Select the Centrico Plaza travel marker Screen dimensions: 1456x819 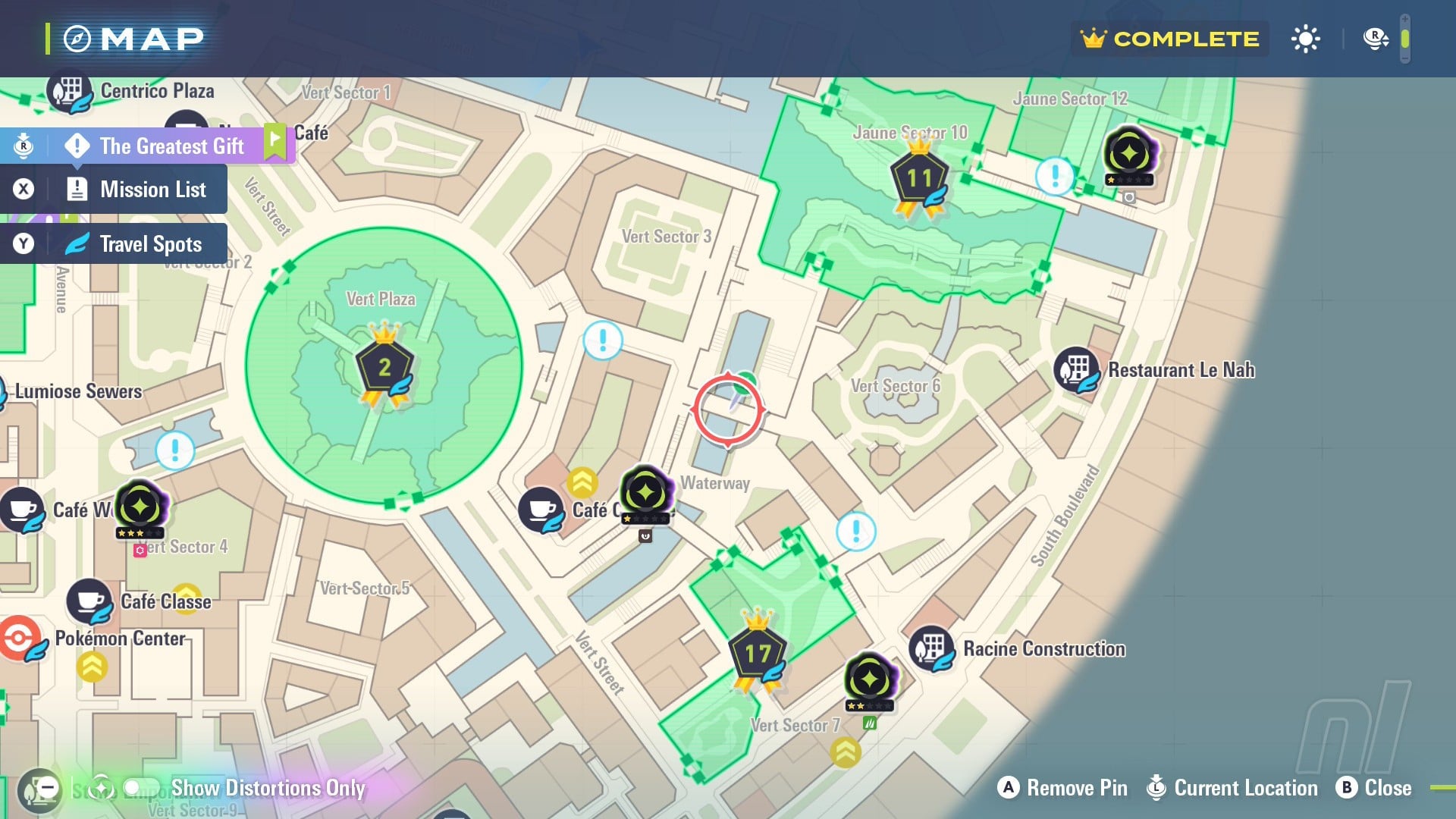[70, 92]
